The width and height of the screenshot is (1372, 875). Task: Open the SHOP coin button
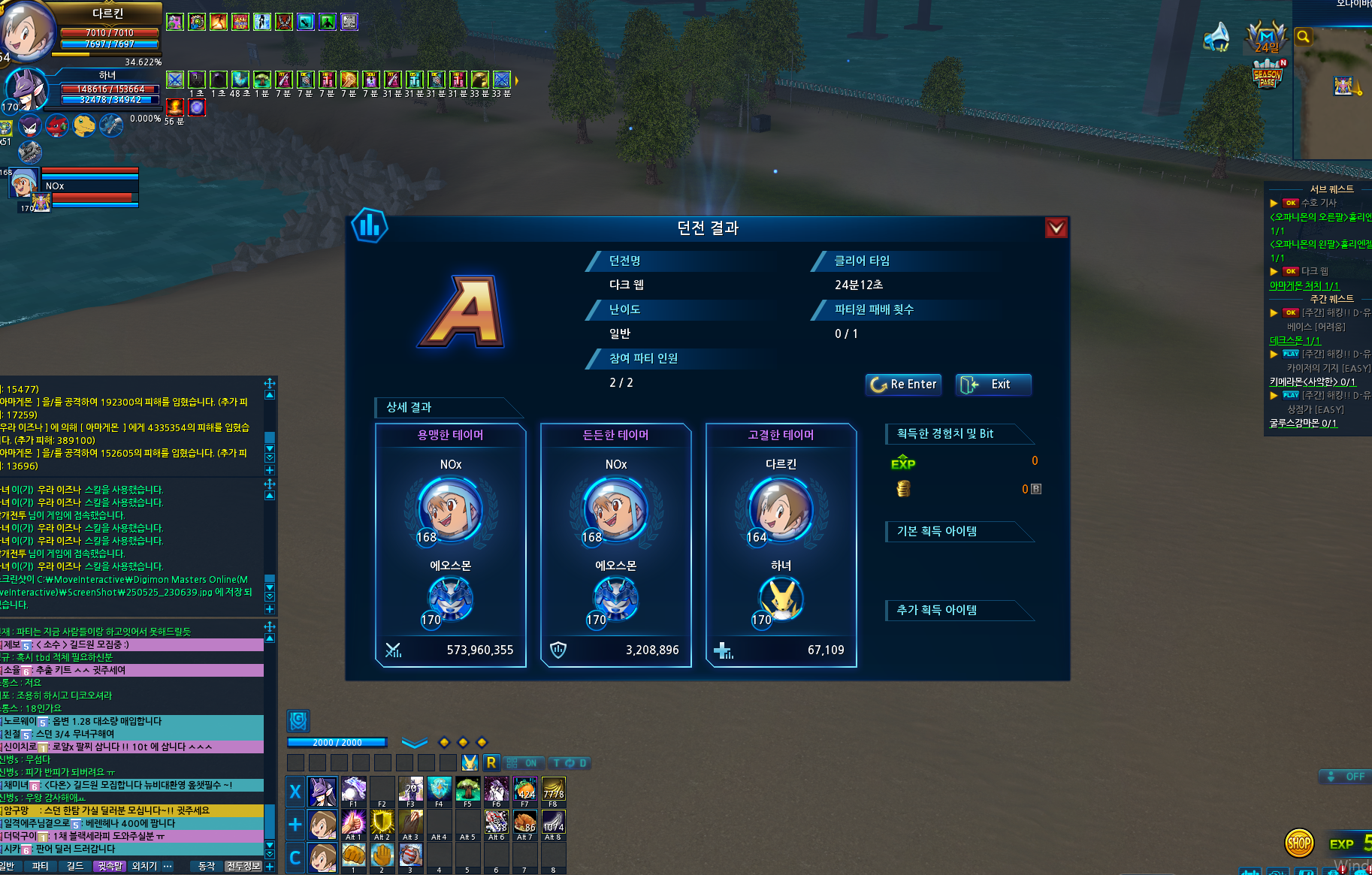click(1299, 843)
